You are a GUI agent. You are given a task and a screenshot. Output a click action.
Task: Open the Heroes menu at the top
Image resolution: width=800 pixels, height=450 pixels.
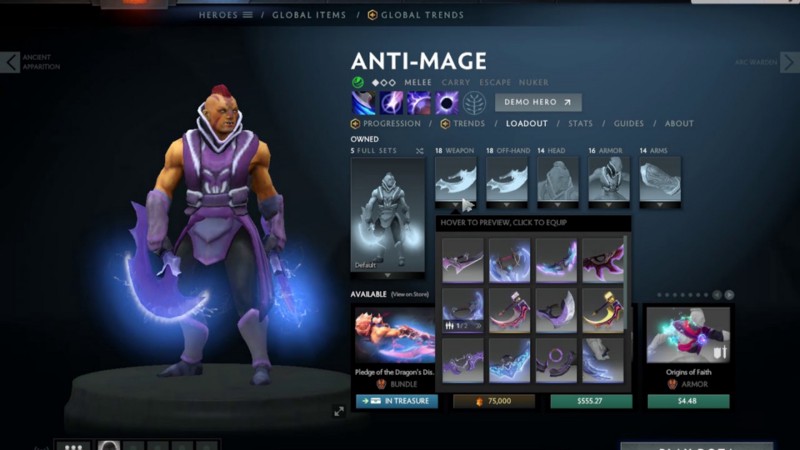tap(225, 15)
